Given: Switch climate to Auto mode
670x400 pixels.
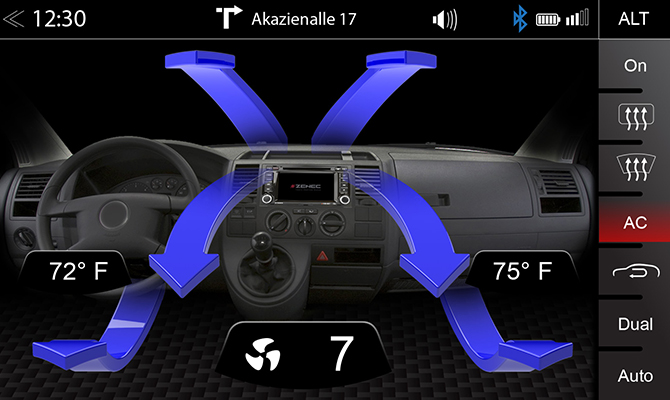Looking at the screenshot, I should point(634,376).
